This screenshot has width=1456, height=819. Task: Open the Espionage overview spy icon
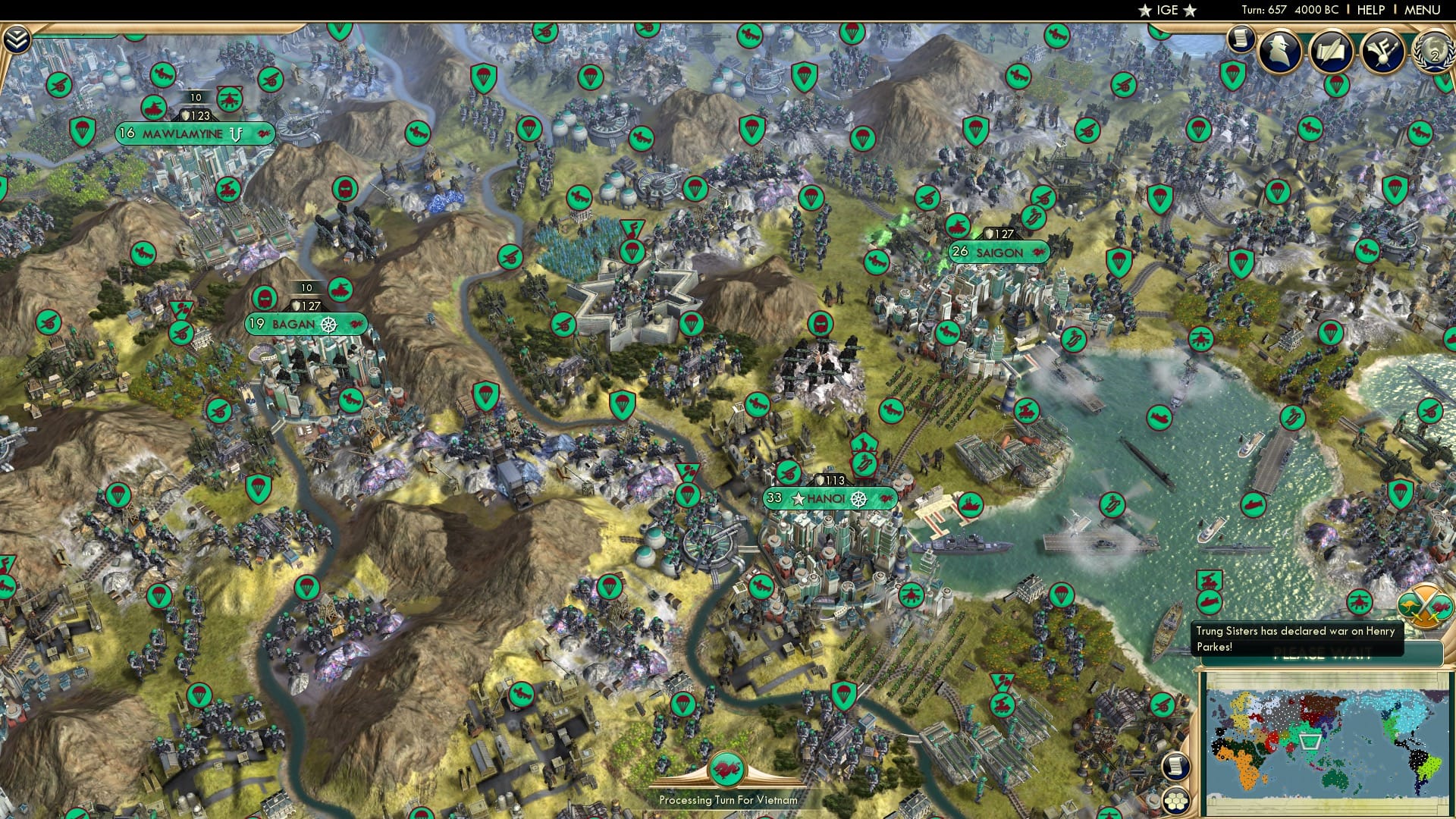(1280, 52)
